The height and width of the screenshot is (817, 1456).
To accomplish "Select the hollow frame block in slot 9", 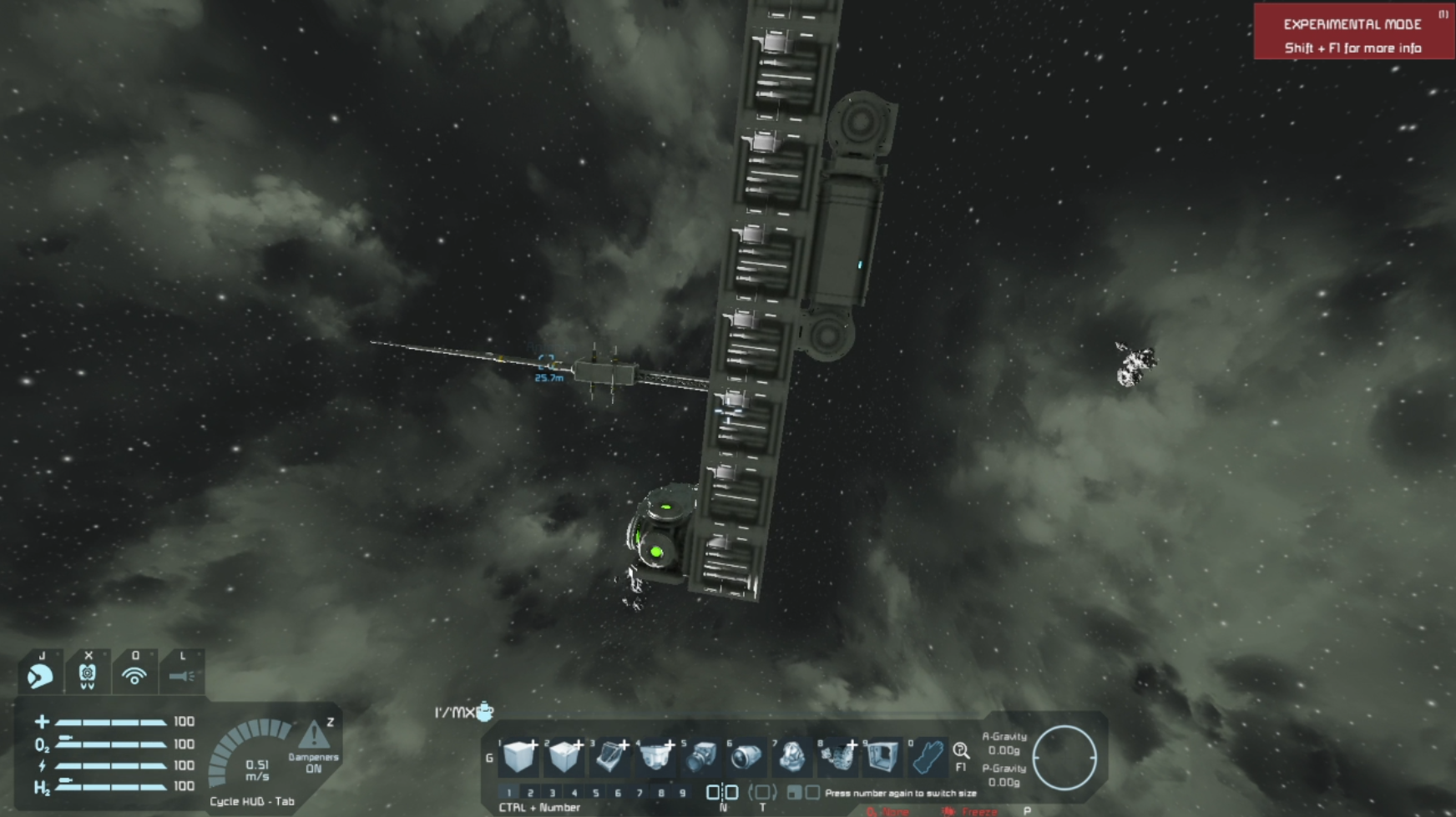I will pos(882,757).
